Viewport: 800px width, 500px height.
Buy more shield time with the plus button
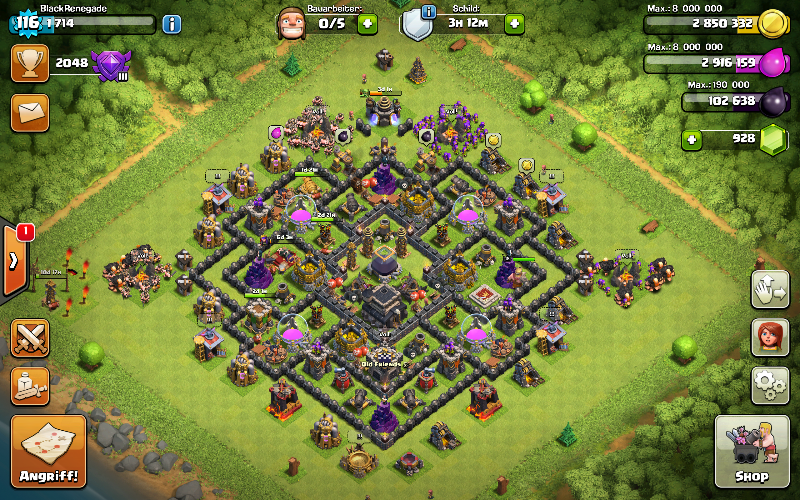pos(515,23)
